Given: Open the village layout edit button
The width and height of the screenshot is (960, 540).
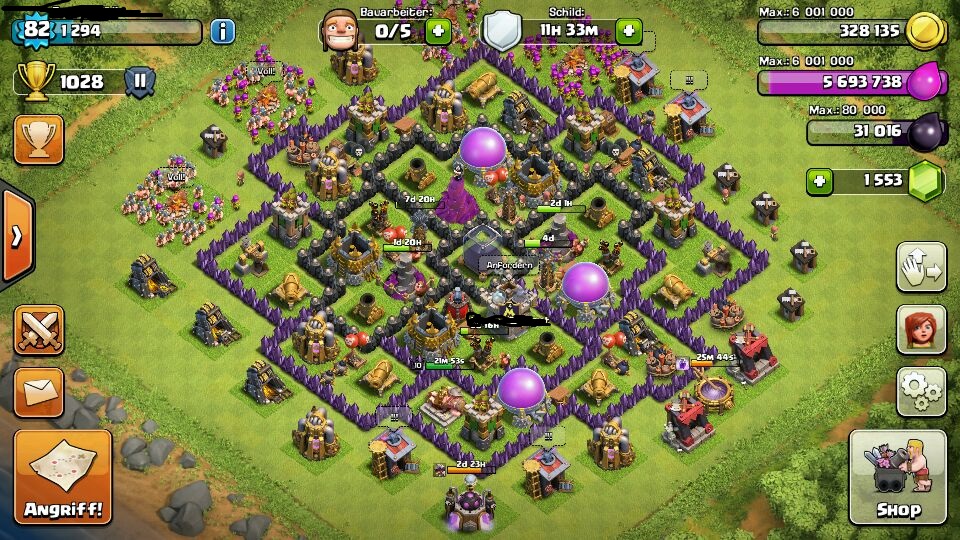Looking at the screenshot, I should coord(921,268).
